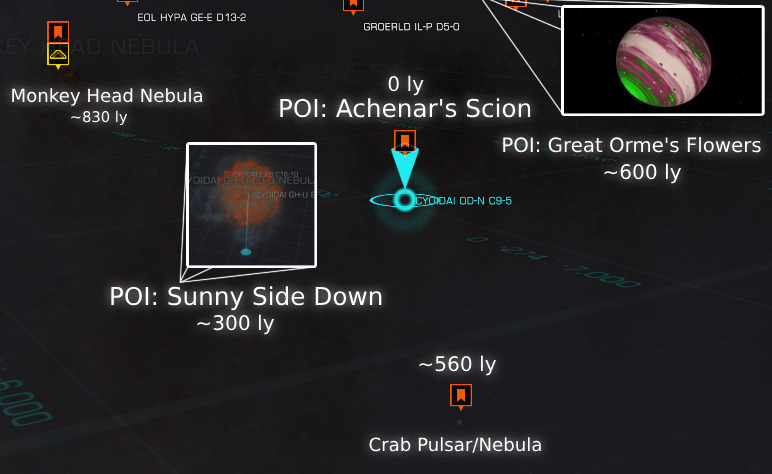
Task: Open the Sunny Side Down nebula thumbnail
Action: (x=252, y=205)
